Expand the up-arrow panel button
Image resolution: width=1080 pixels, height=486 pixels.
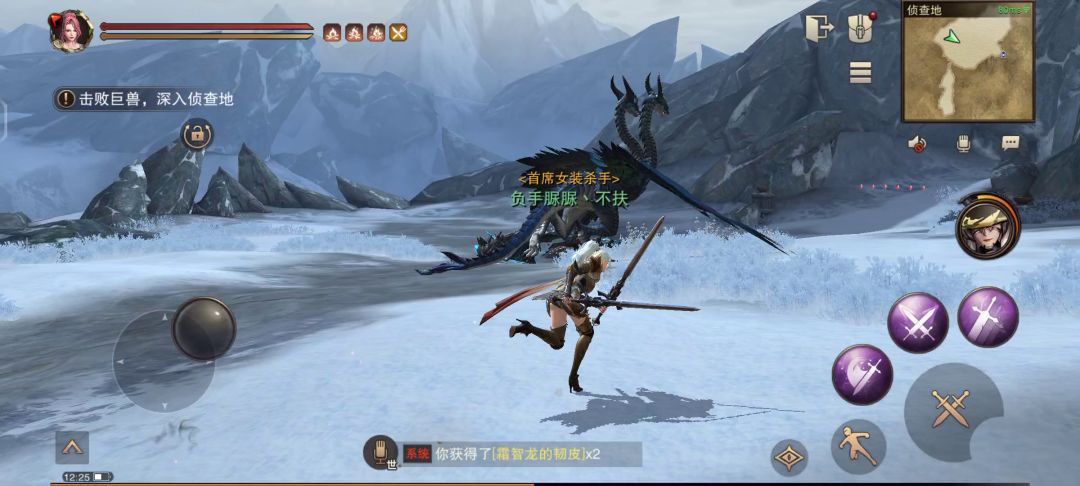pos(72,446)
